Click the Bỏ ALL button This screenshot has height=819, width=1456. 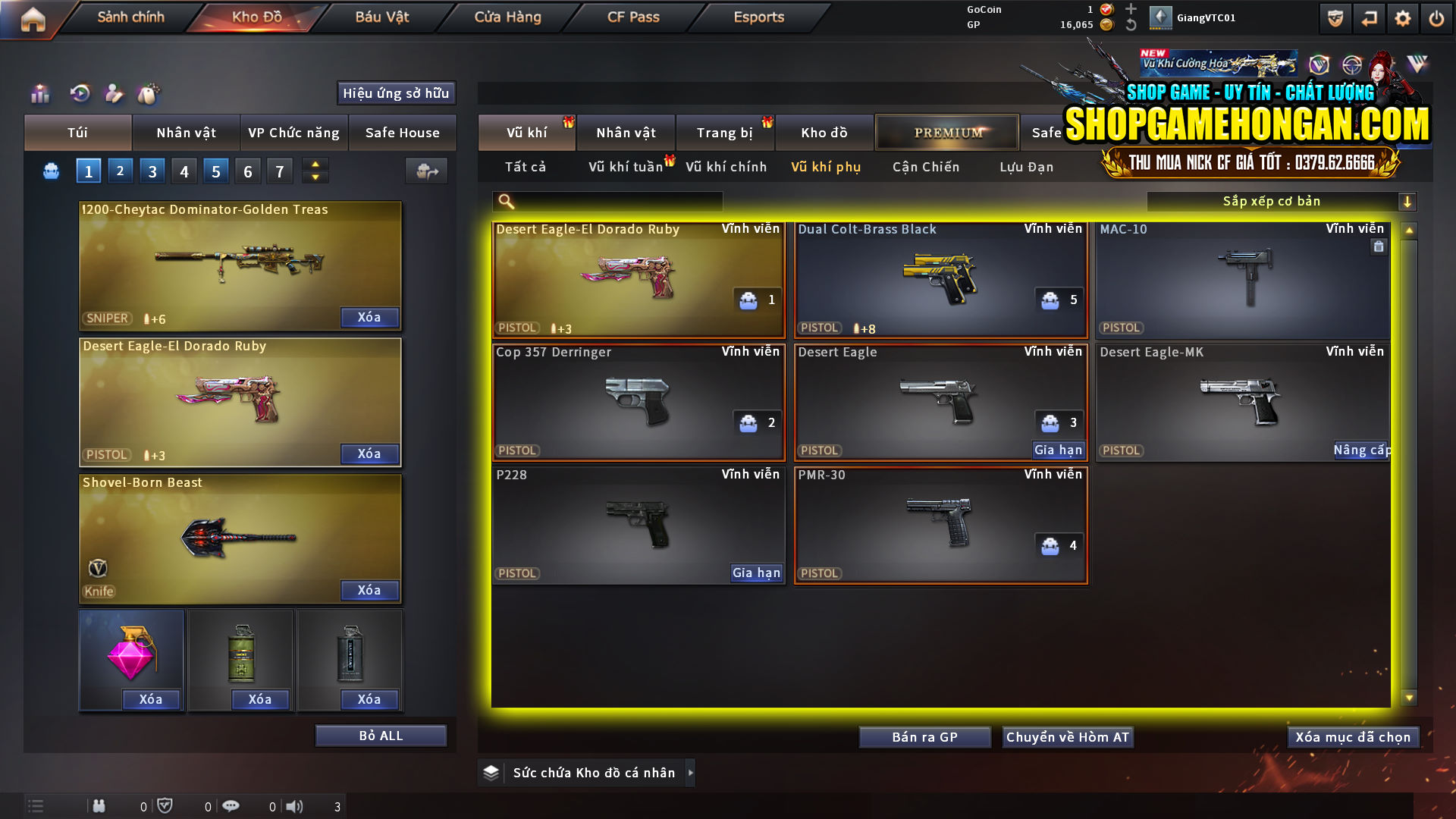point(381,735)
